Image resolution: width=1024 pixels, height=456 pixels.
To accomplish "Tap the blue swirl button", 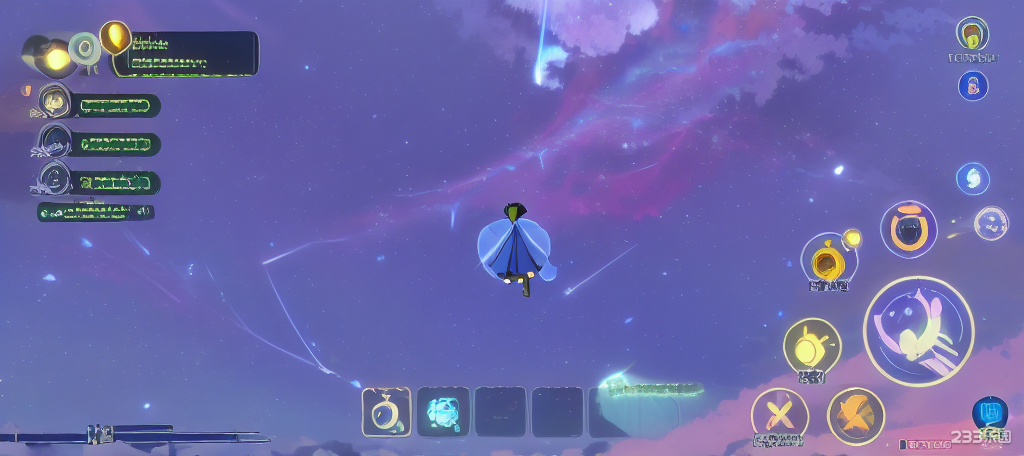I will 972,179.
